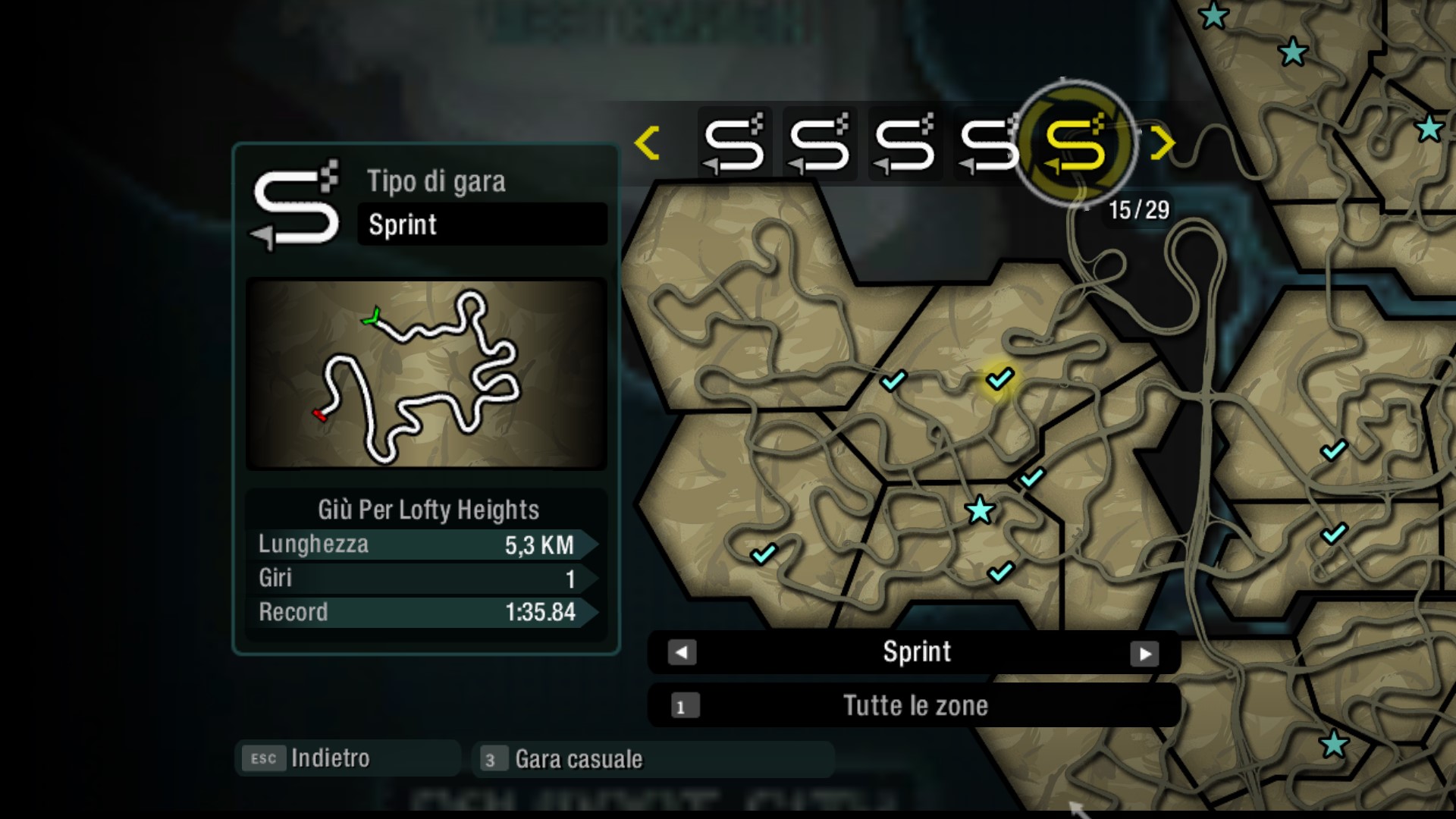Advance race list with yellow right chevron
This screenshot has height=819, width=1456.
[1161, 143]
